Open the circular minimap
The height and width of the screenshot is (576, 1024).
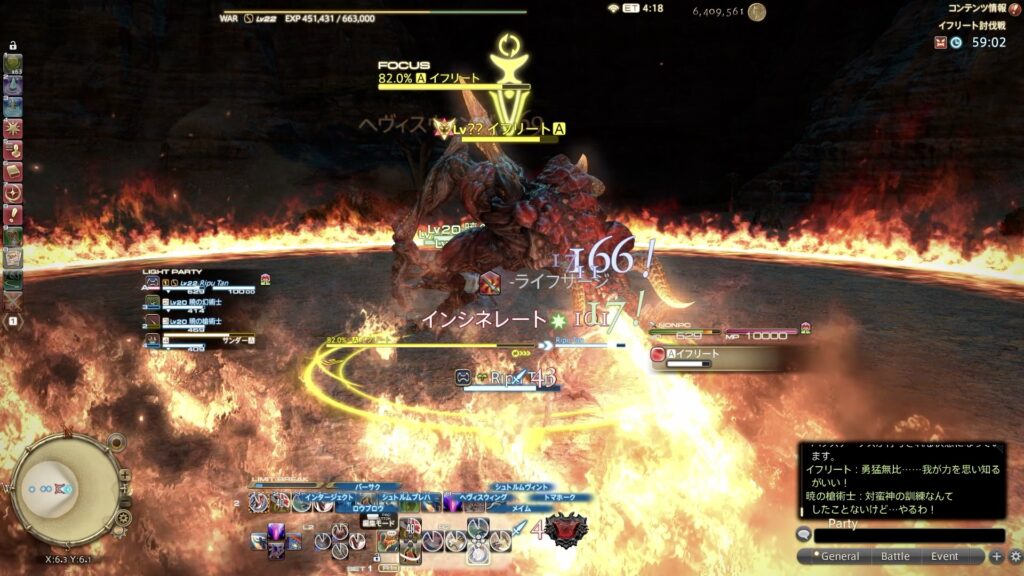(63, 490)
